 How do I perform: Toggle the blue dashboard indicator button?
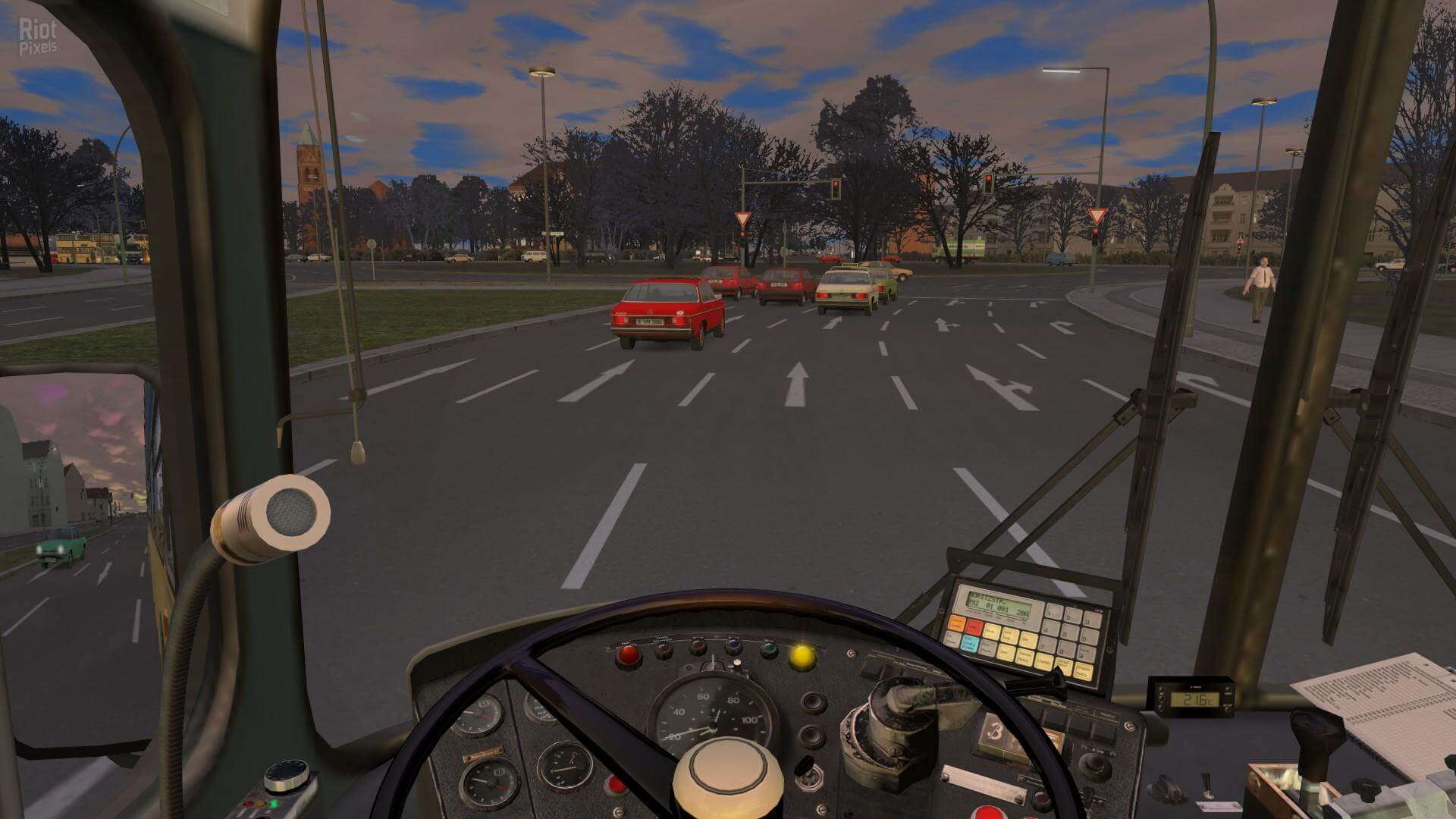coord(733,647)
